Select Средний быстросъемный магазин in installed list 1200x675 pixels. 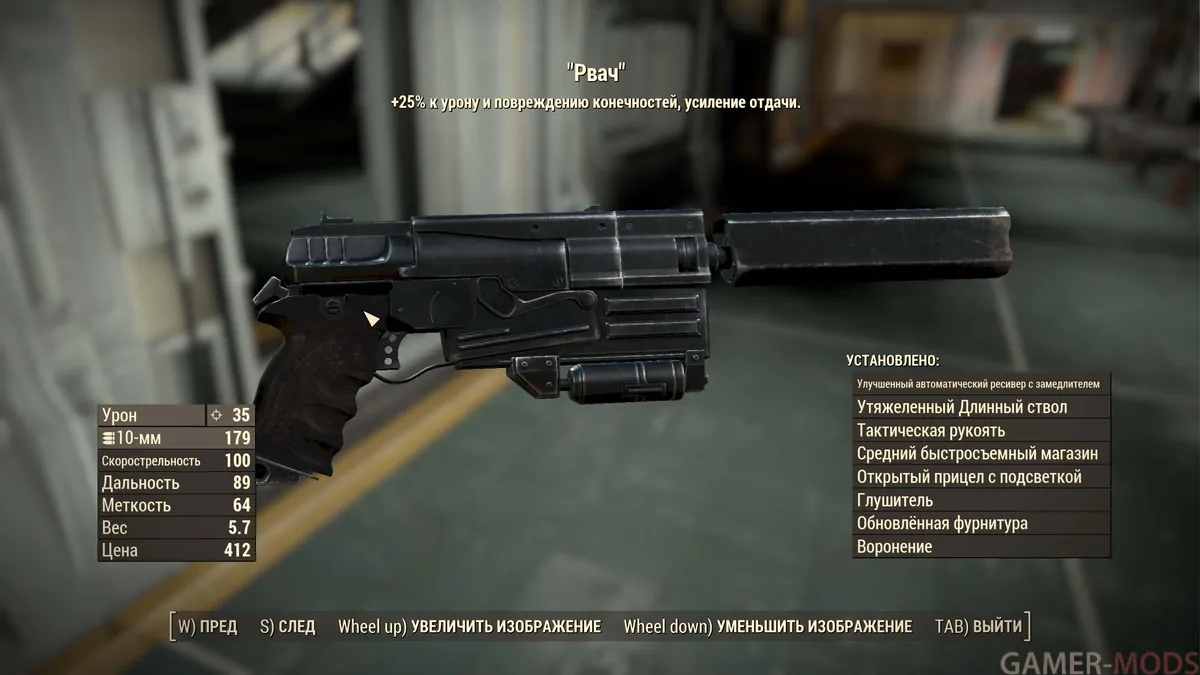[x=981, y=454]
